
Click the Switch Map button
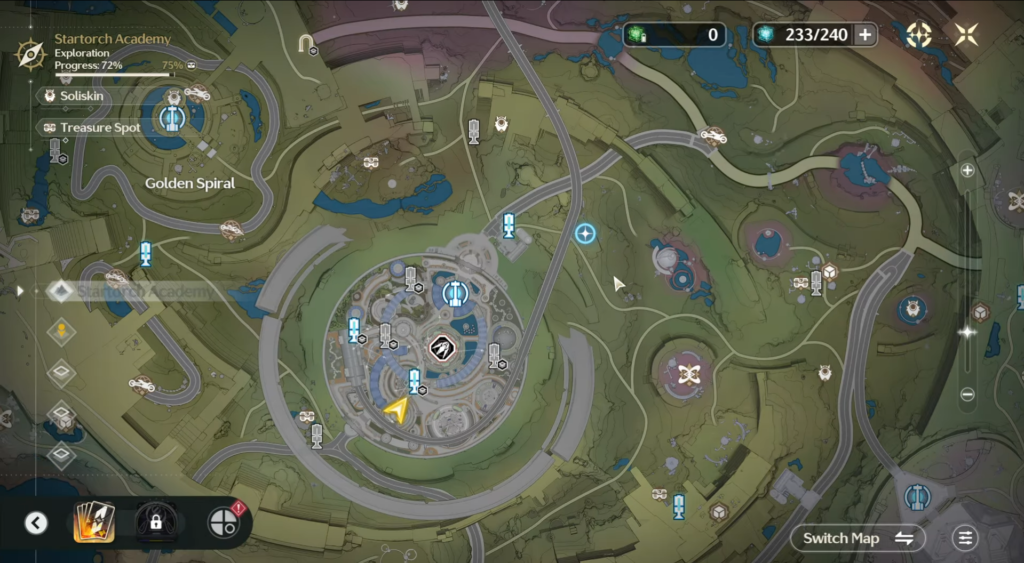(858, 538)
